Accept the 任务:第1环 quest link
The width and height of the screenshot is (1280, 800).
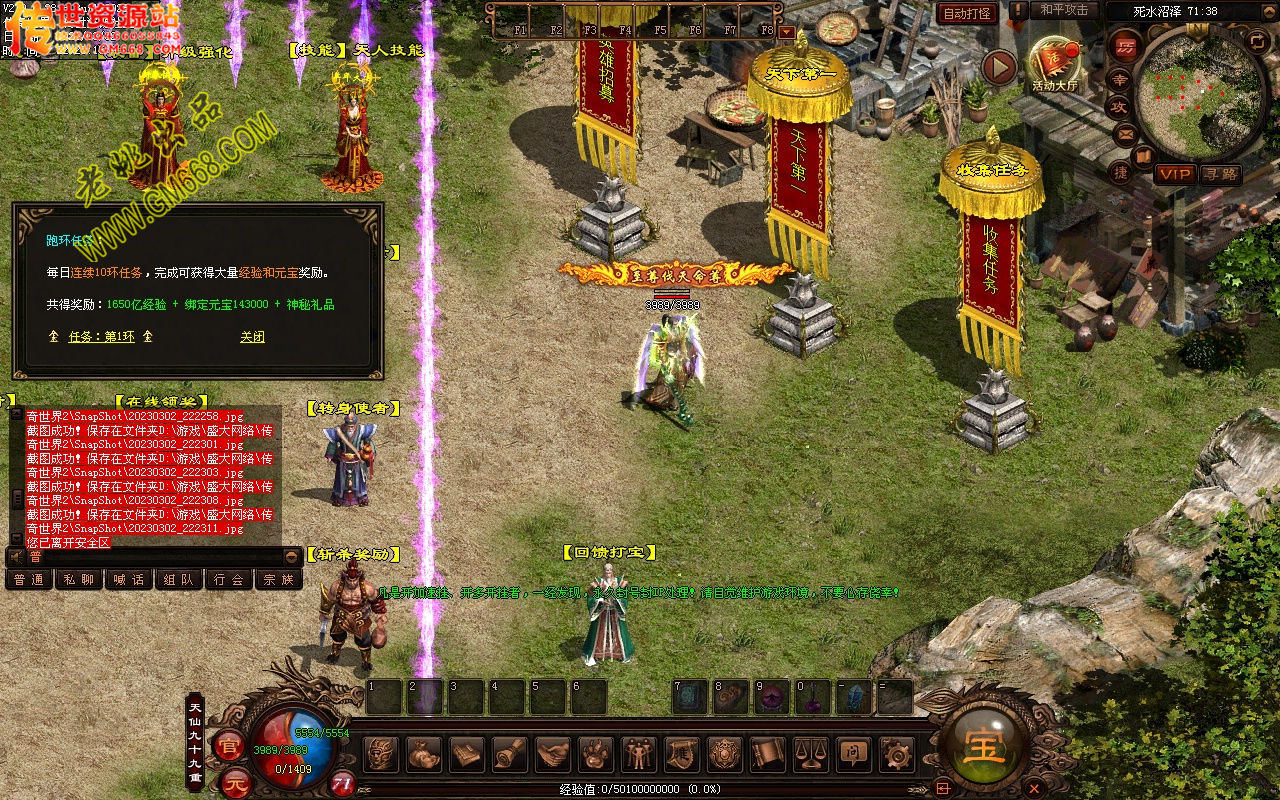(101, 337)
